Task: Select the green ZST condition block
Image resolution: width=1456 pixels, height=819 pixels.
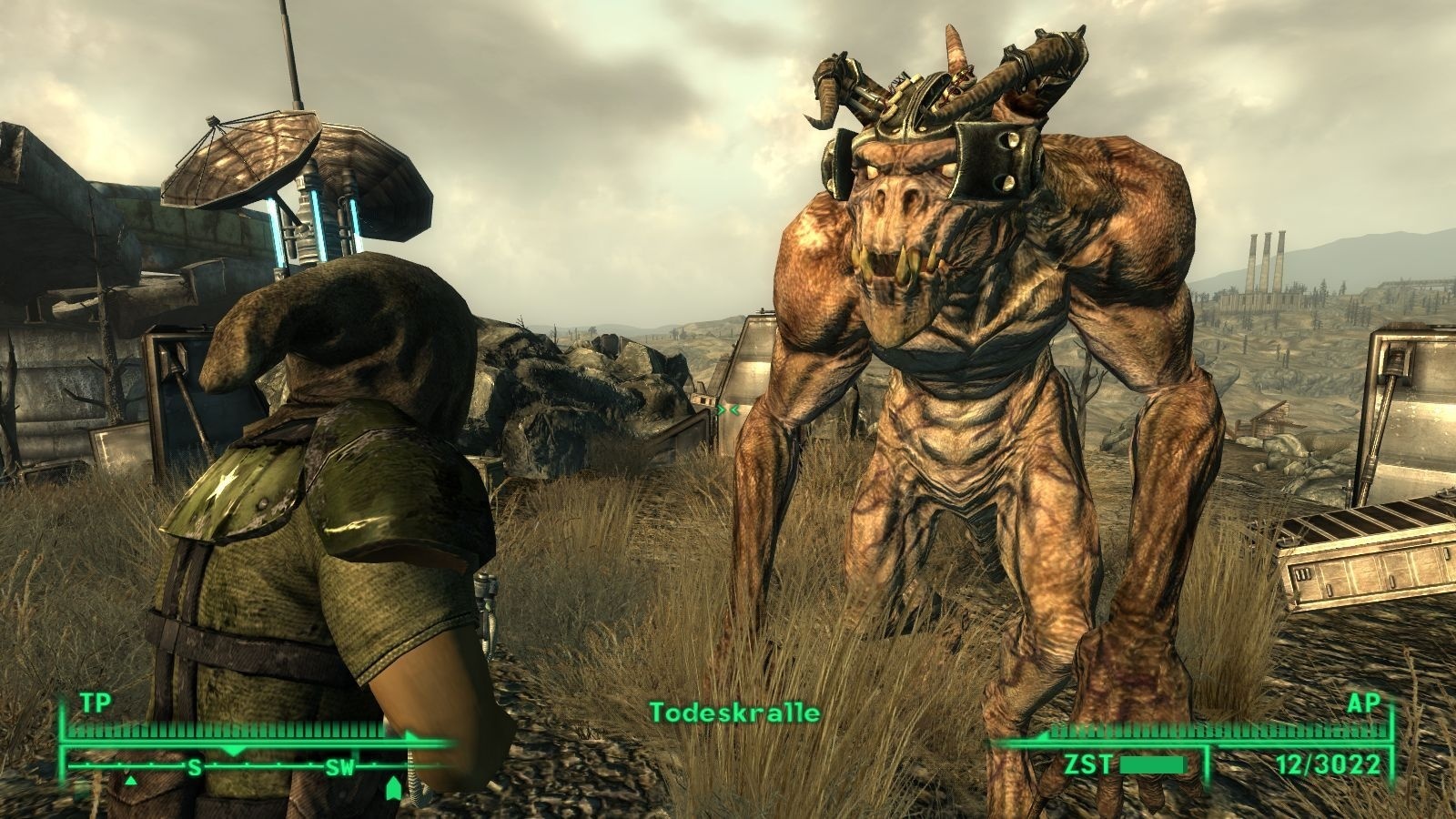Action: point(1152,763)
